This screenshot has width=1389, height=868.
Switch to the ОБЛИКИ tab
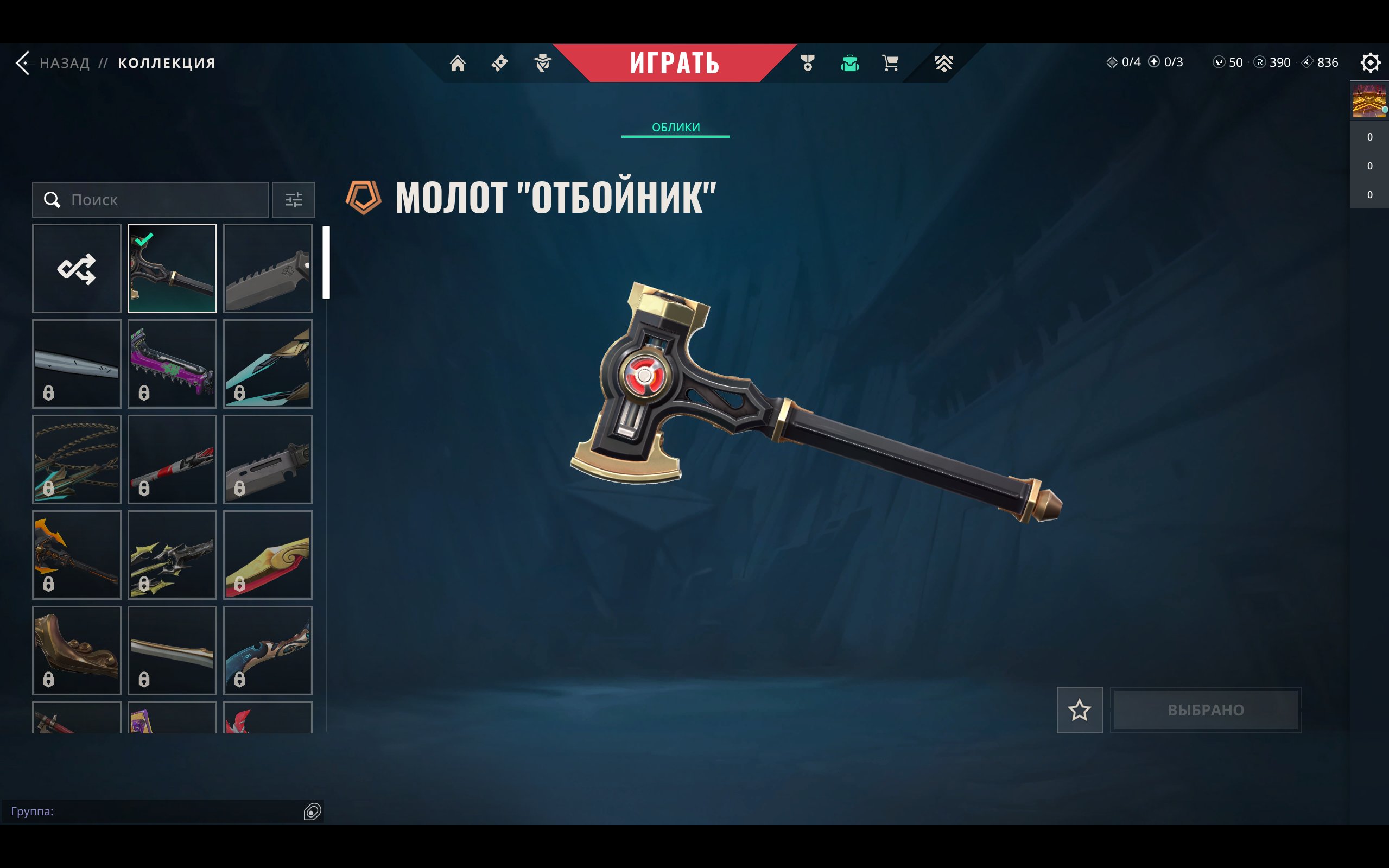(x=676, y=128)
